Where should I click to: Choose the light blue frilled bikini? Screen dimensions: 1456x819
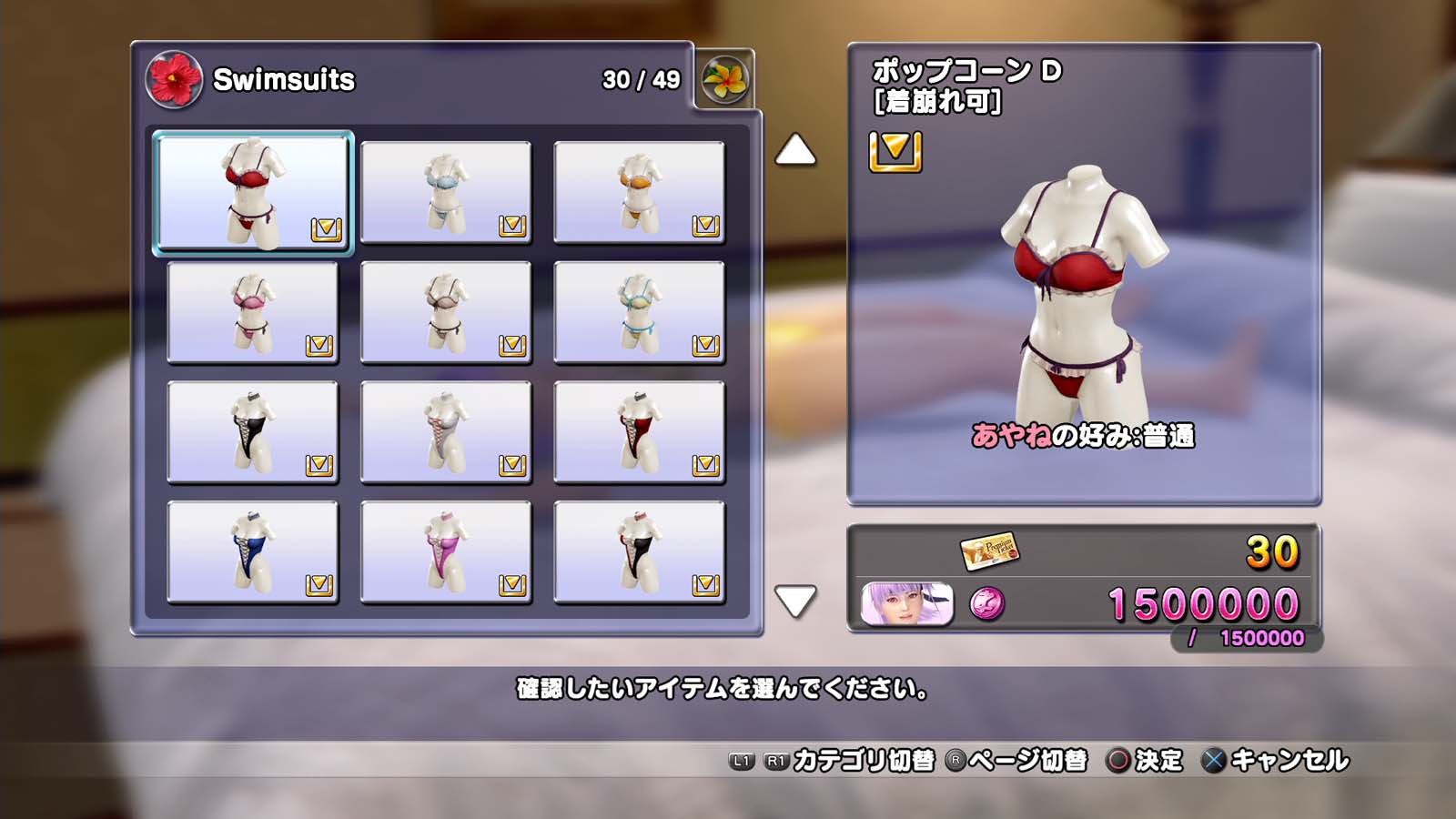446,192
